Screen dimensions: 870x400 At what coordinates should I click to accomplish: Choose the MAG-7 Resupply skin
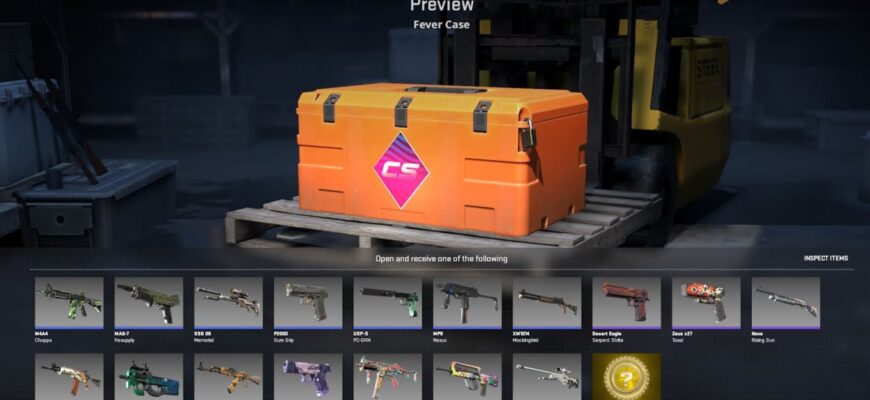click(148, 301)
